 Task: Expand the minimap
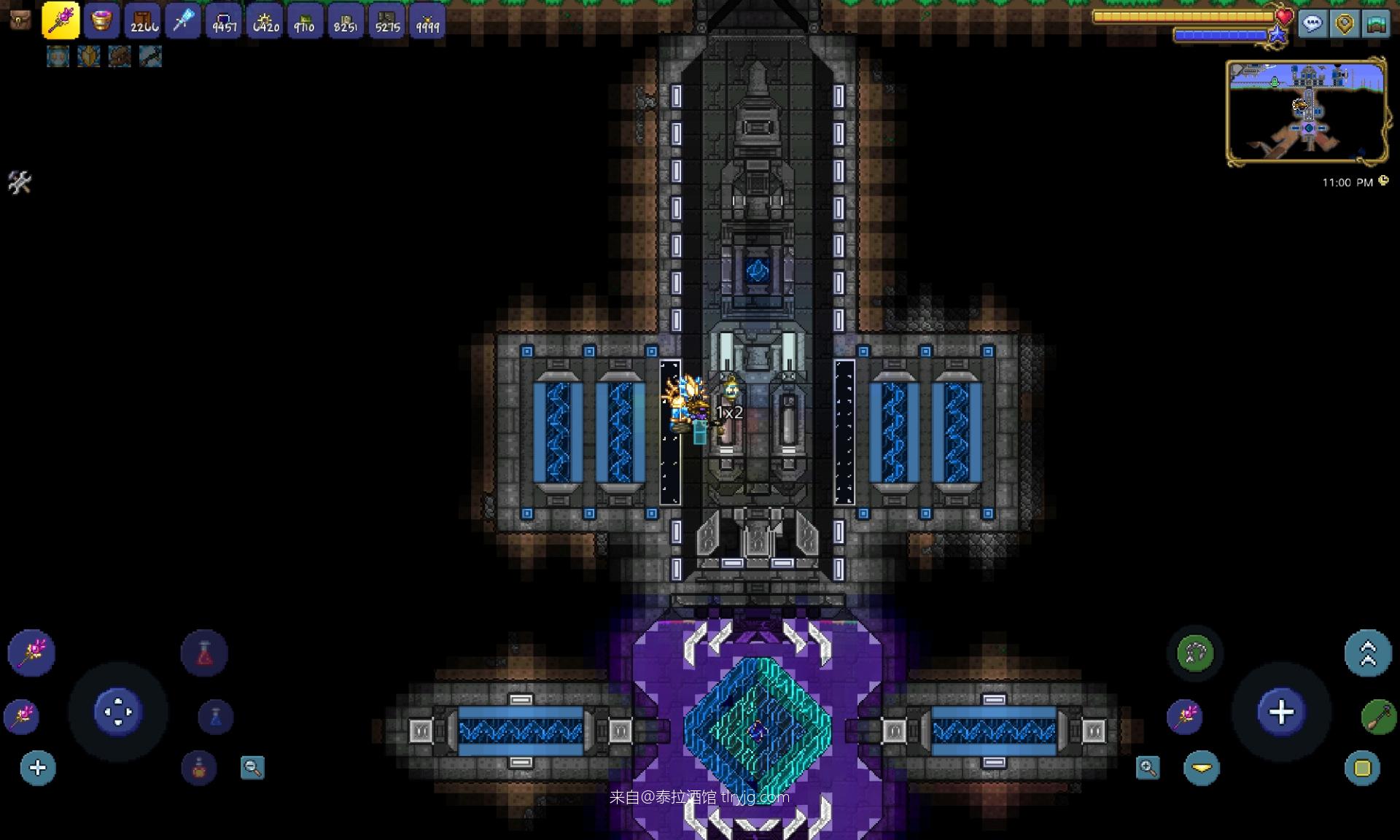(1307, 112)
